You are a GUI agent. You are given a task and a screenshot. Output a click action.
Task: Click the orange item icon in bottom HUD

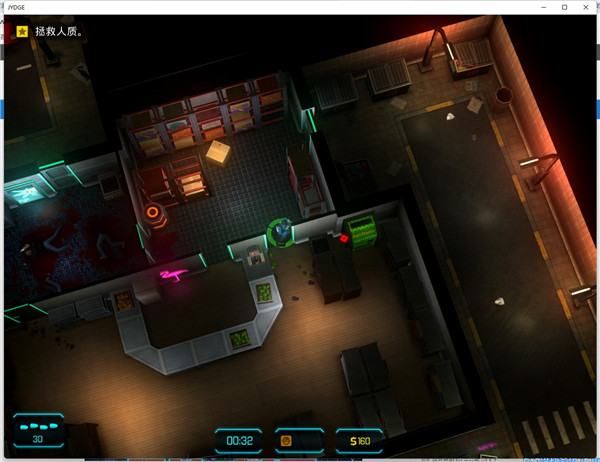tap(286, 440)
